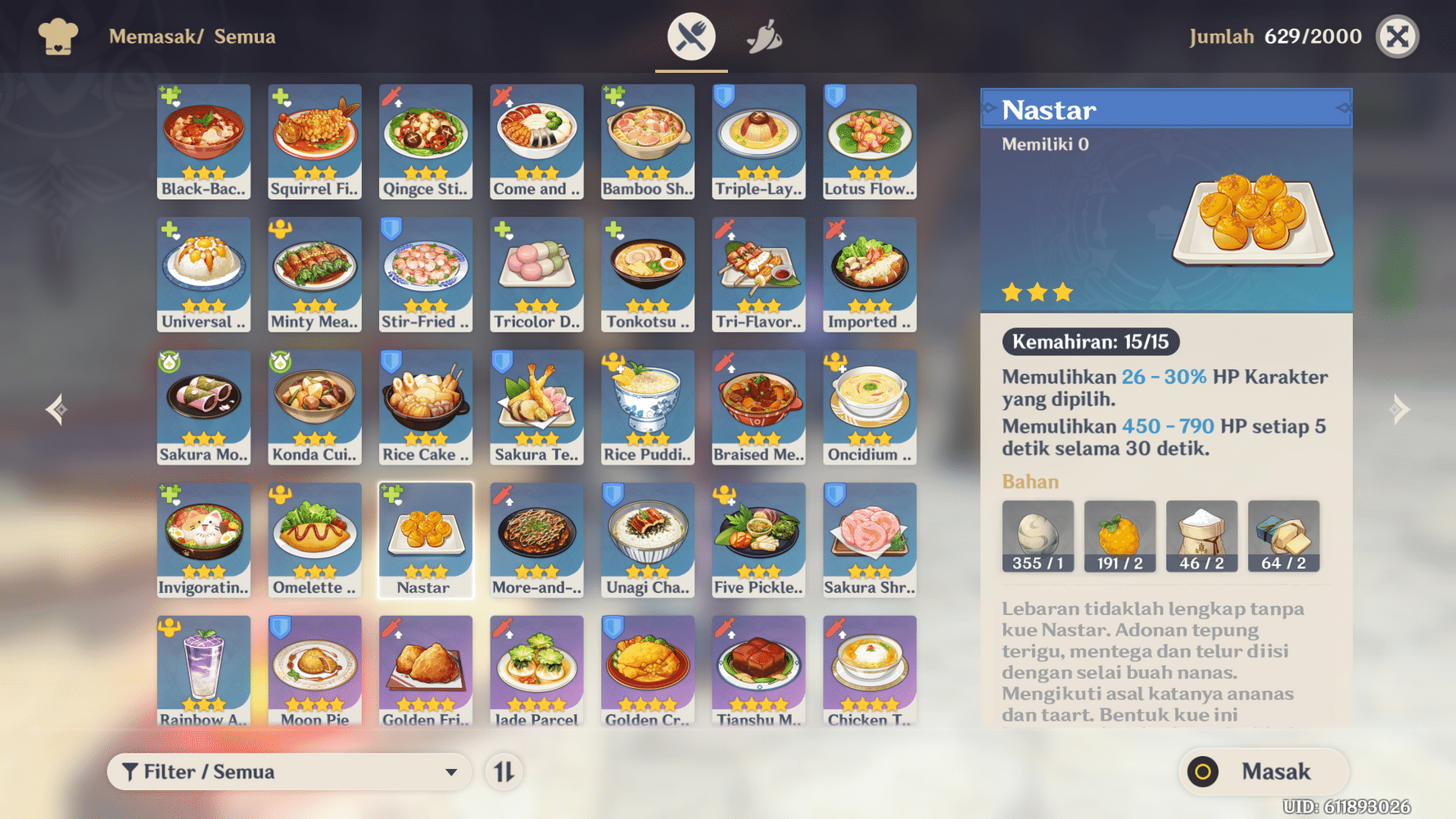Switch to the fork-and-knife cooking tab
The height and width of the screenshot is (819, 1456).
tap(690, 34)
